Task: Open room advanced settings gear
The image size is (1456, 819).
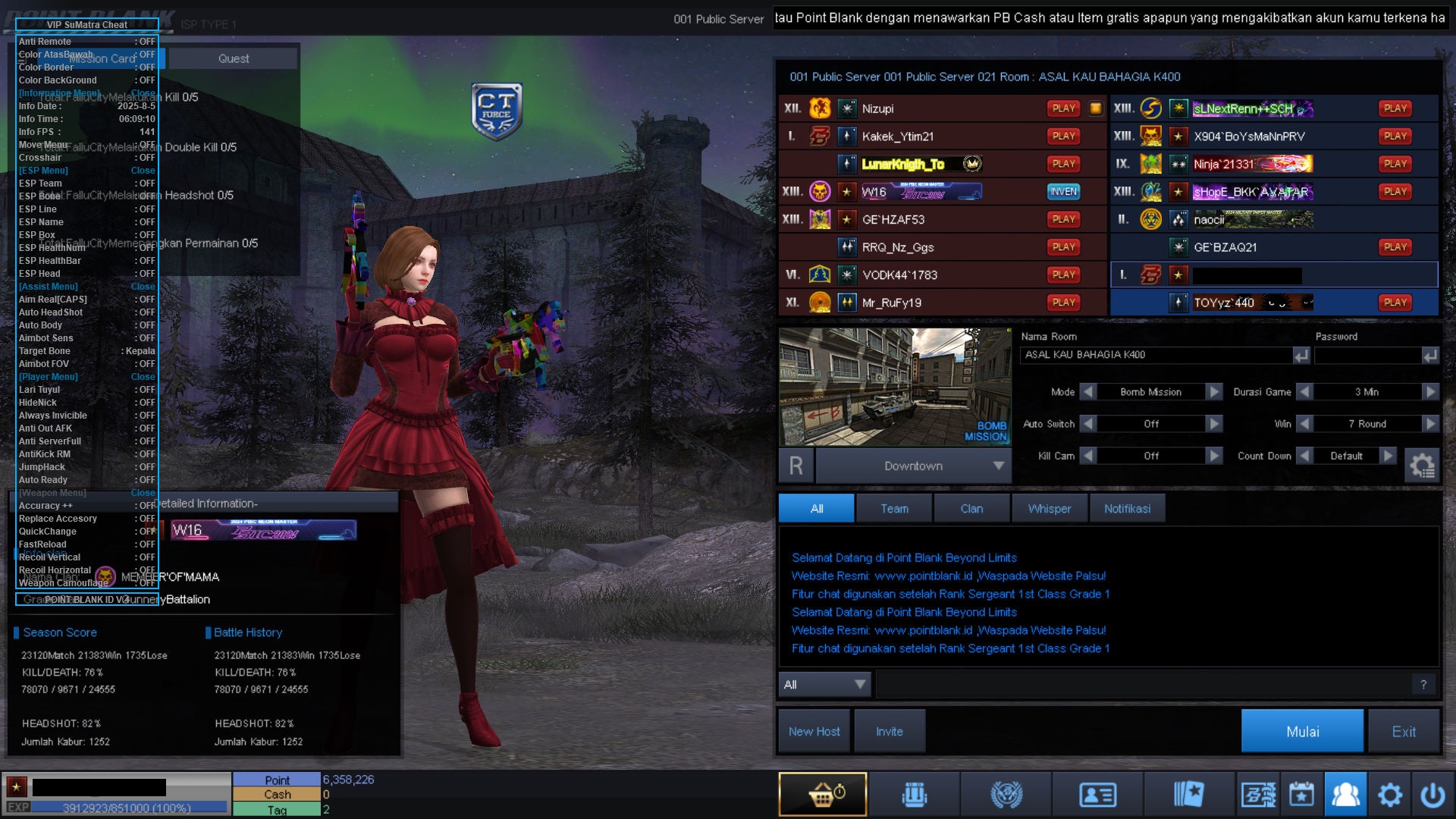Action: pos(1421,464)
